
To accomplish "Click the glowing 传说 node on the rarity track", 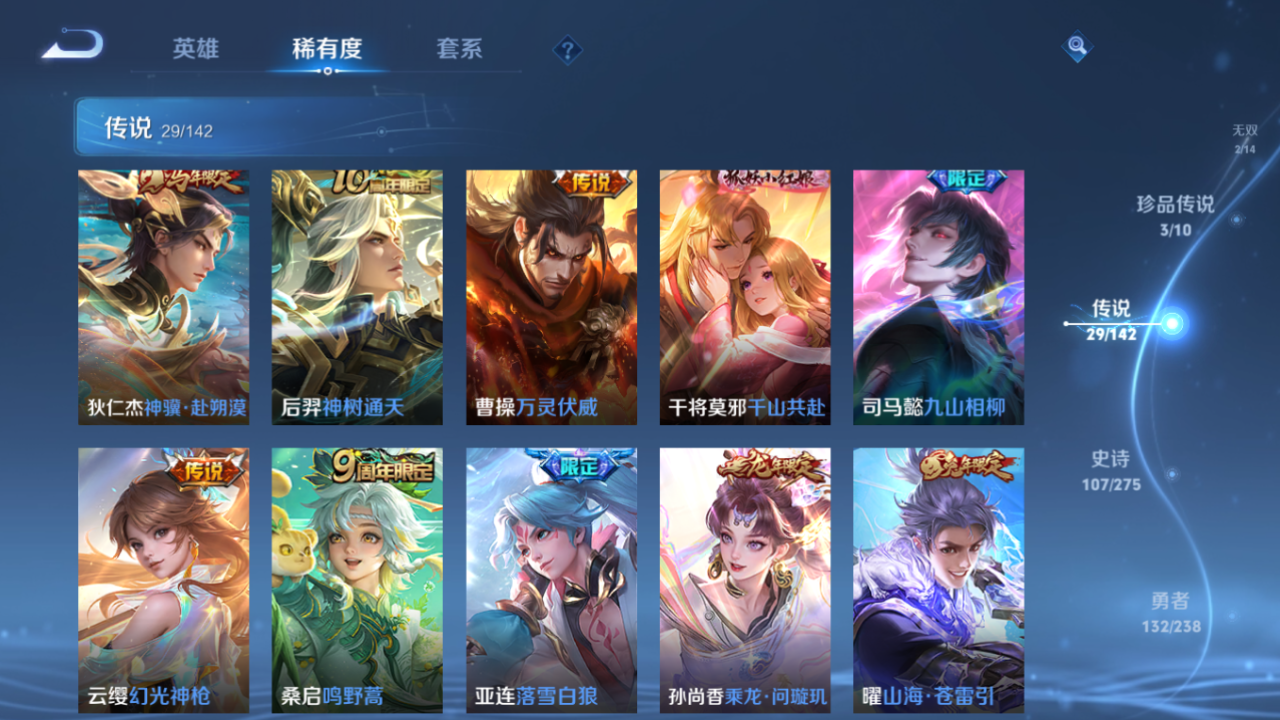I will point(1172,323).
